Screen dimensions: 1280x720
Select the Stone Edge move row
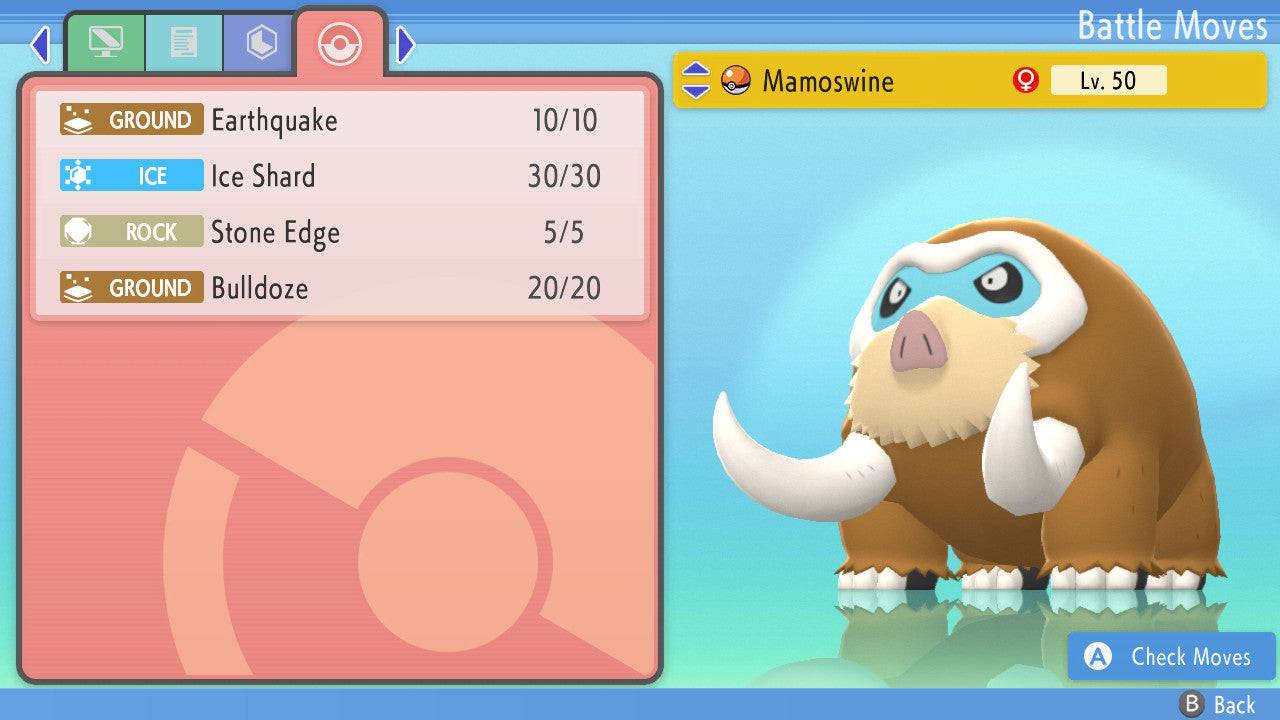click(340, 233)
